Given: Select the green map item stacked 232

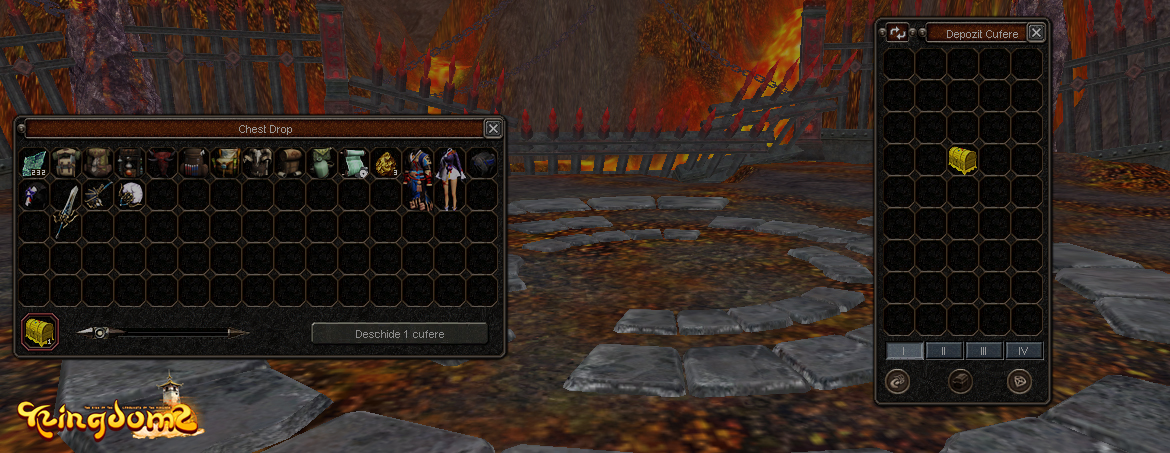Looking at the screenshot, I should pos(35,162).
